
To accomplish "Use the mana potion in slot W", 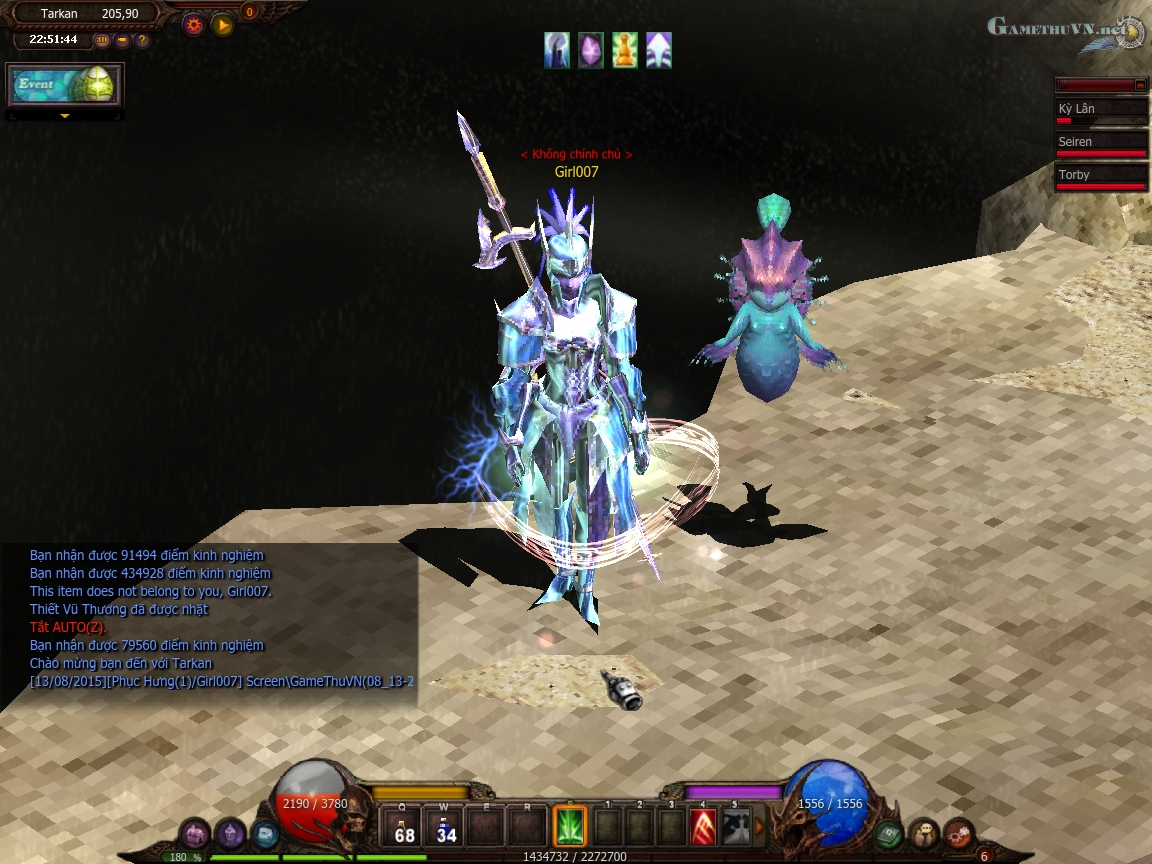I will coord(446,828).
